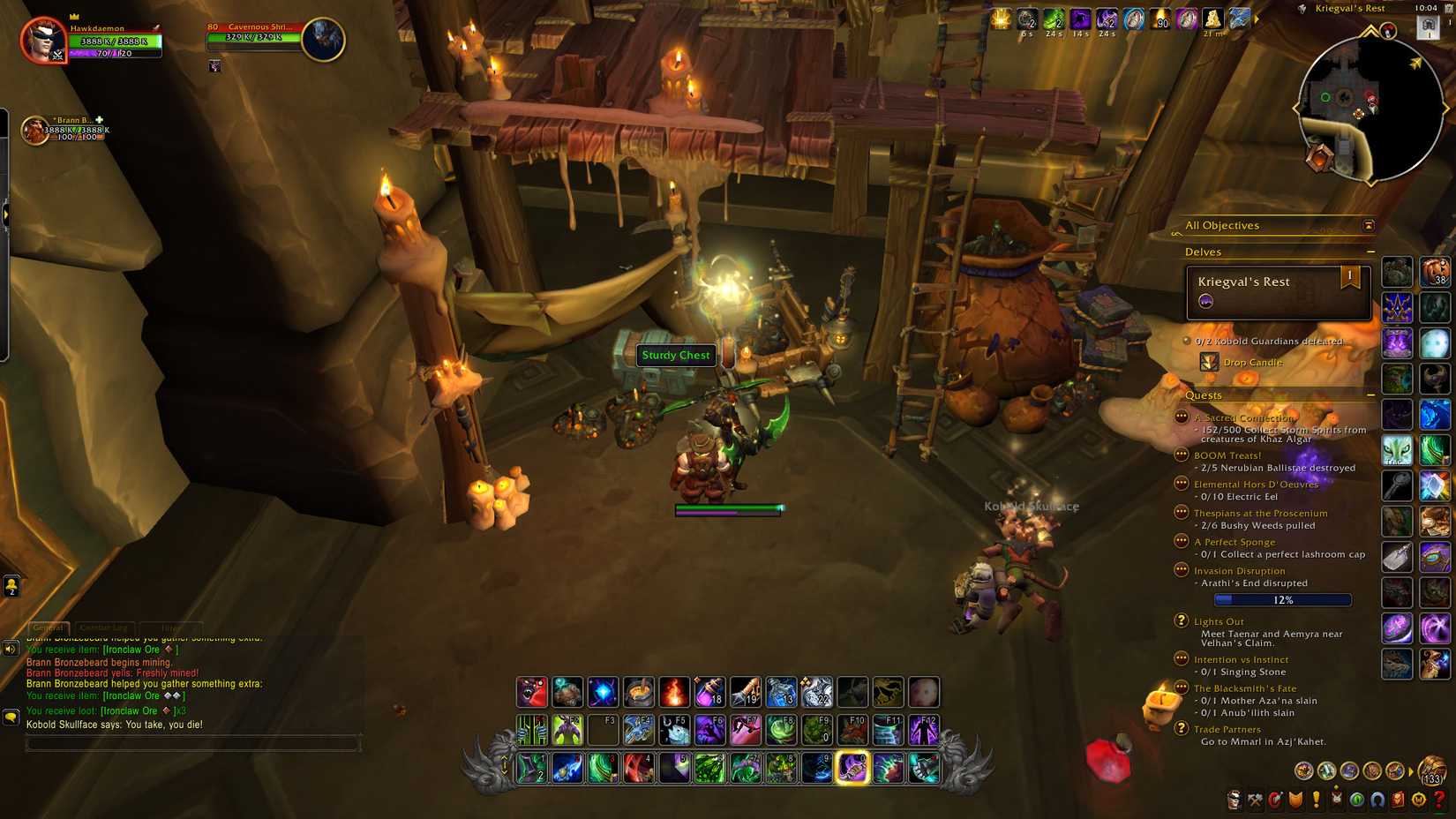The height and width of the screenshot is (819, 1456).
Task: Collapse the left screen-edge sidebar arrow tab
Action: click(7, 214)
